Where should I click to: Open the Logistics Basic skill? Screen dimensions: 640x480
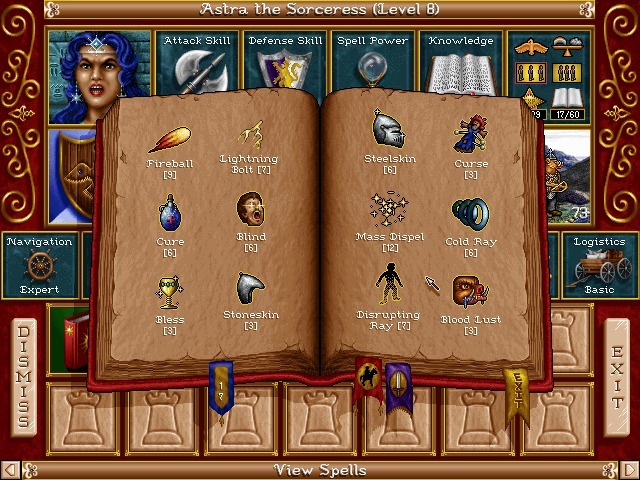(x=599, y=265)
